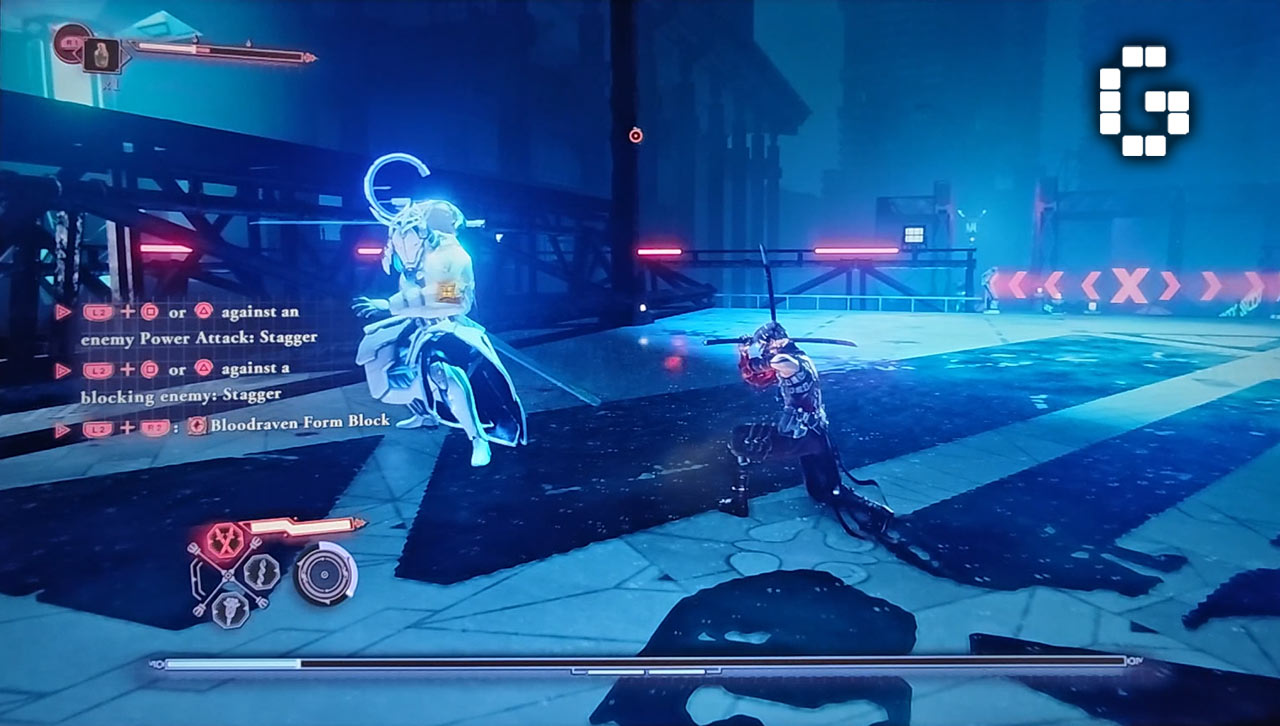Select the spiral ability icon on the weapon wheel
This screenshot has width=1280, height=726.
[259, 572]
